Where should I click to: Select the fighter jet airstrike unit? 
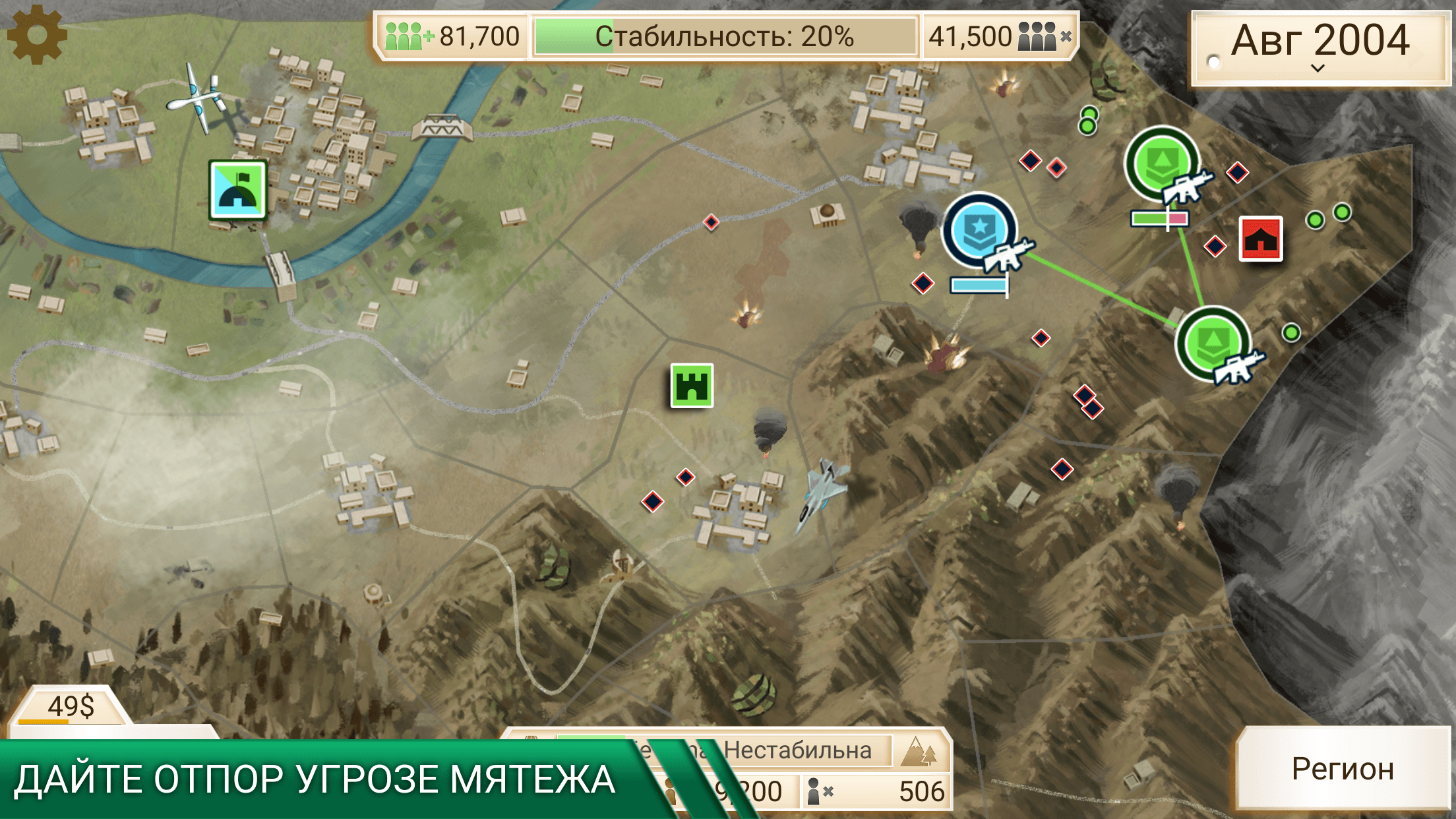click(820, 491)
